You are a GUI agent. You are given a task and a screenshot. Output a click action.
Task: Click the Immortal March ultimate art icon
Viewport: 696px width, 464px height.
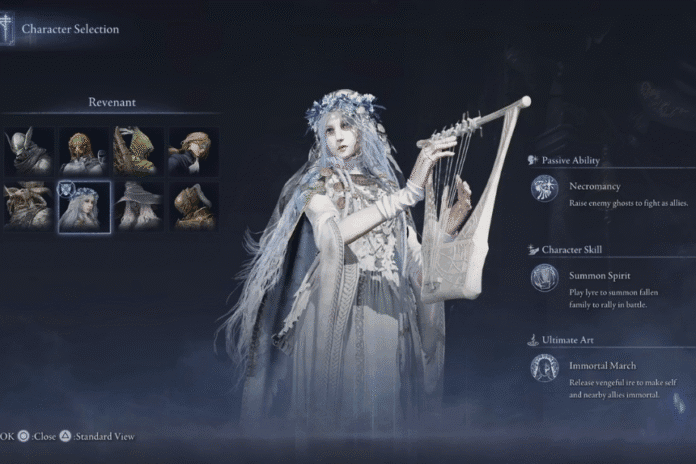coord(545,368)
